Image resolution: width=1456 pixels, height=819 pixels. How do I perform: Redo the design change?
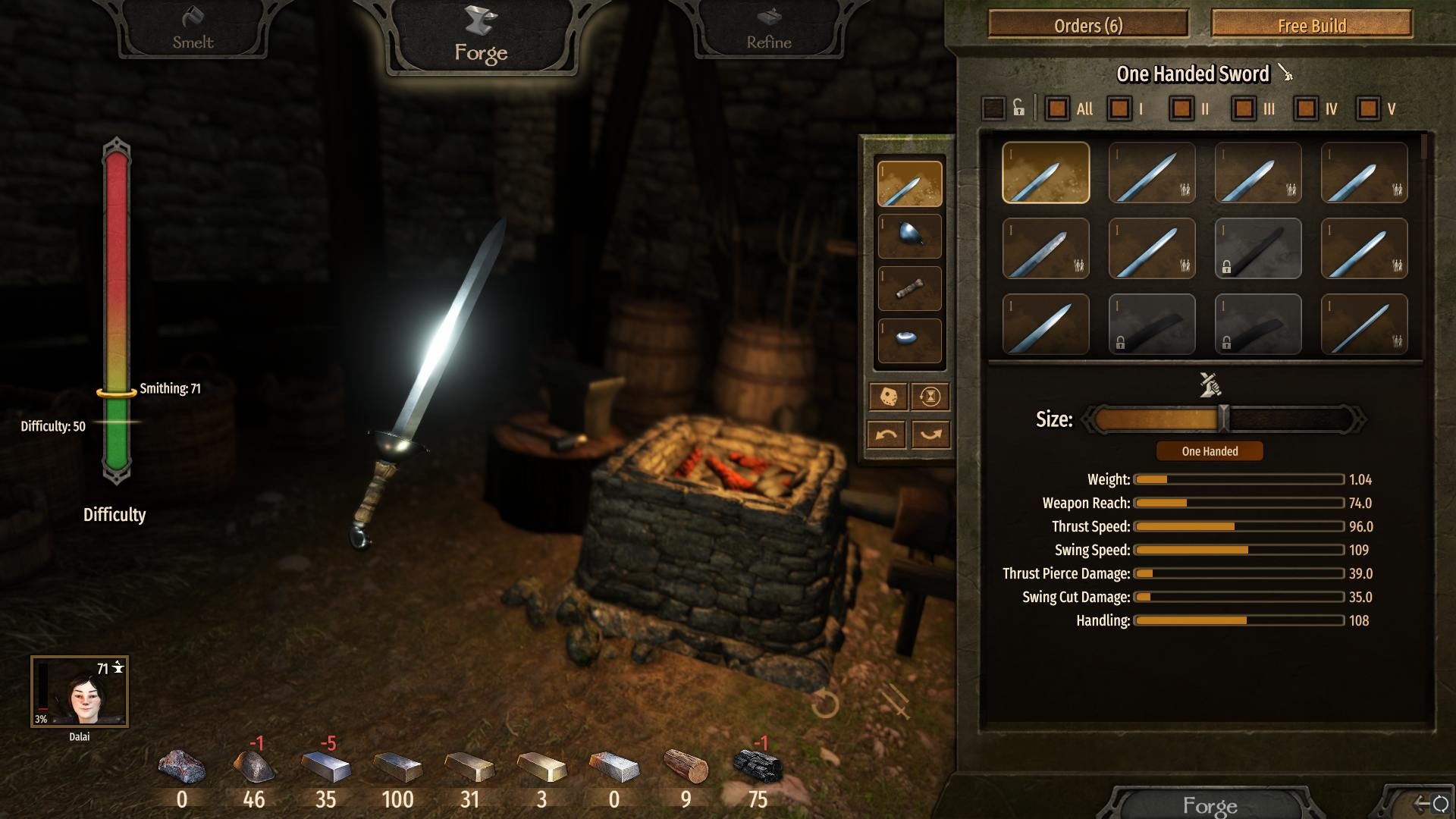tap(930, 433)
